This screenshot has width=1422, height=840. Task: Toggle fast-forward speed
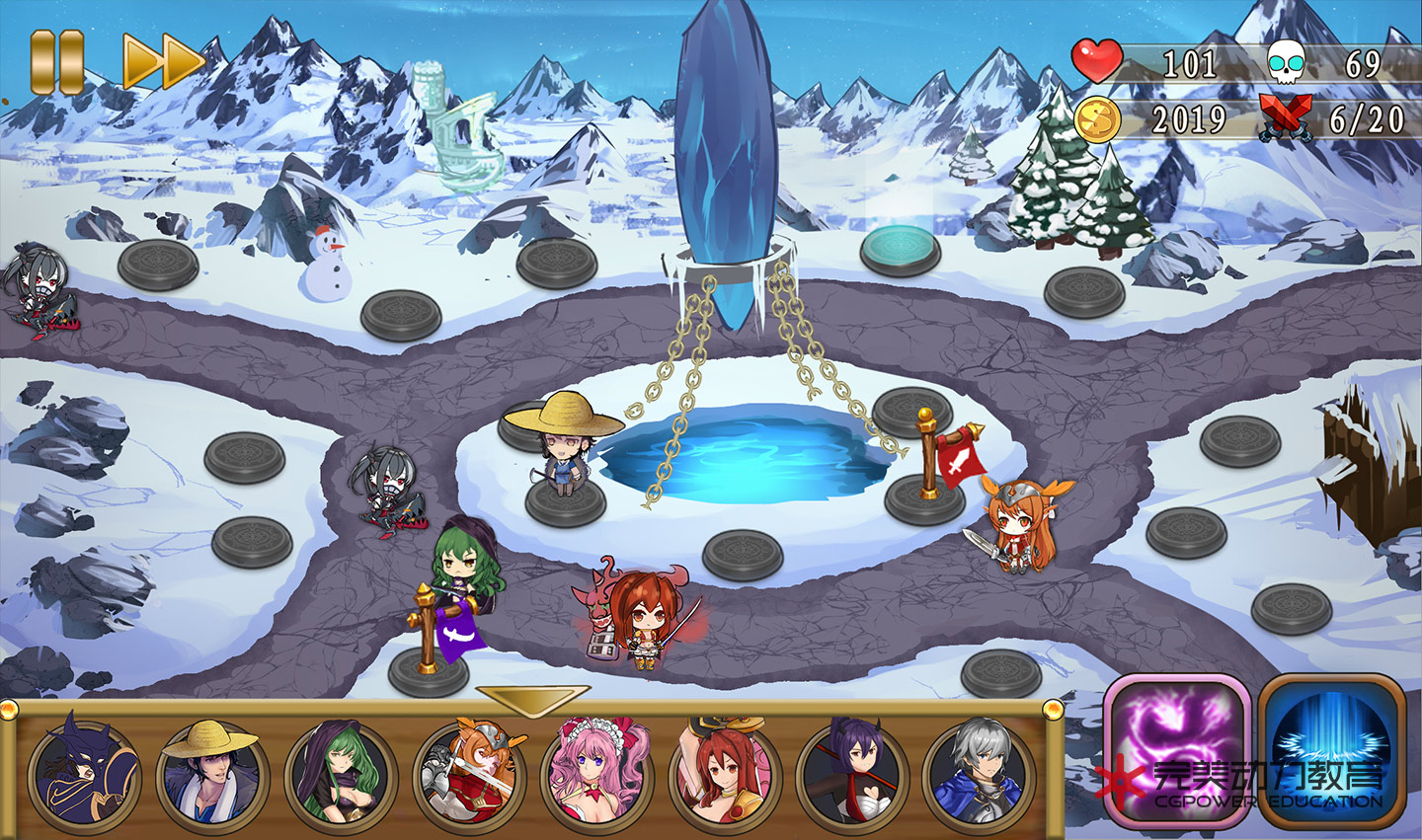pyautogui.click(x=162, y=61)
